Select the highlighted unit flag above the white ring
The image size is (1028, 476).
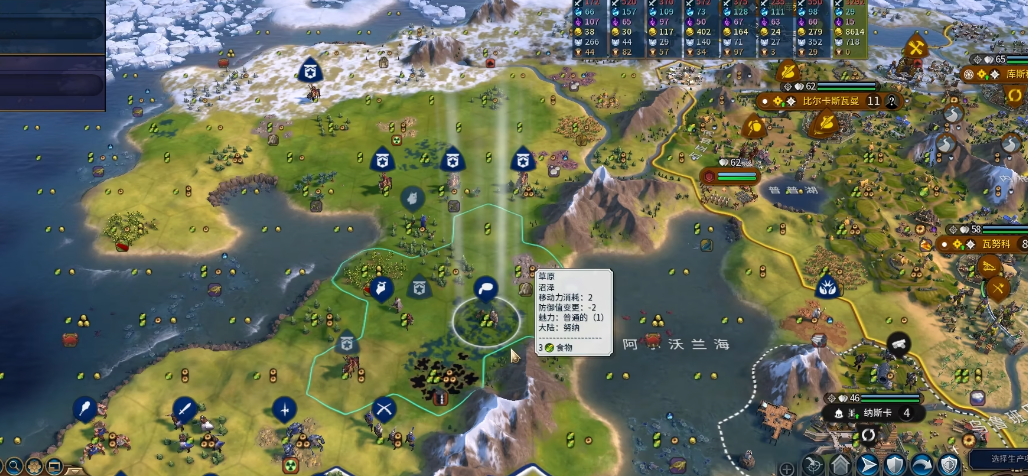(x=485, y=289)
